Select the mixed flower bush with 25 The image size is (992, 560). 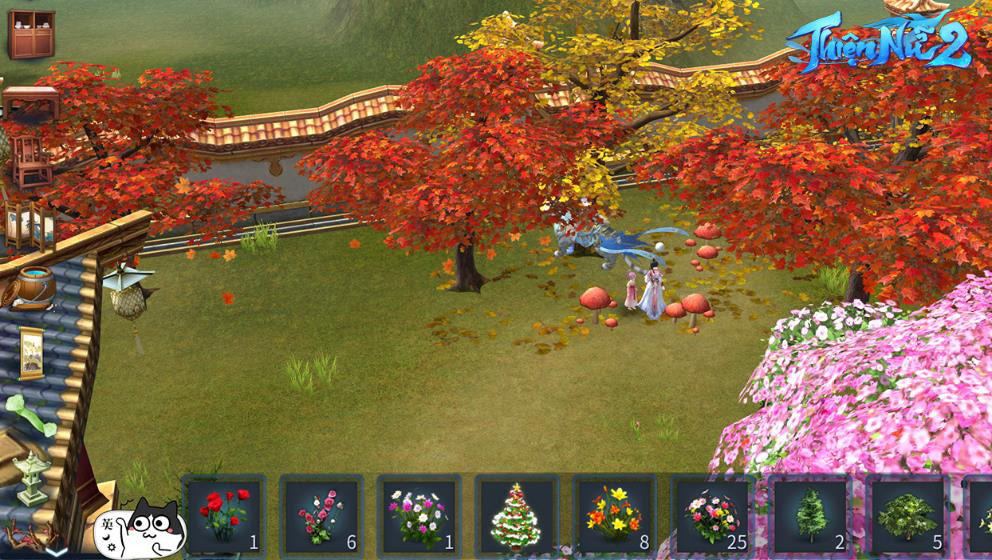(x=711, y=514)
